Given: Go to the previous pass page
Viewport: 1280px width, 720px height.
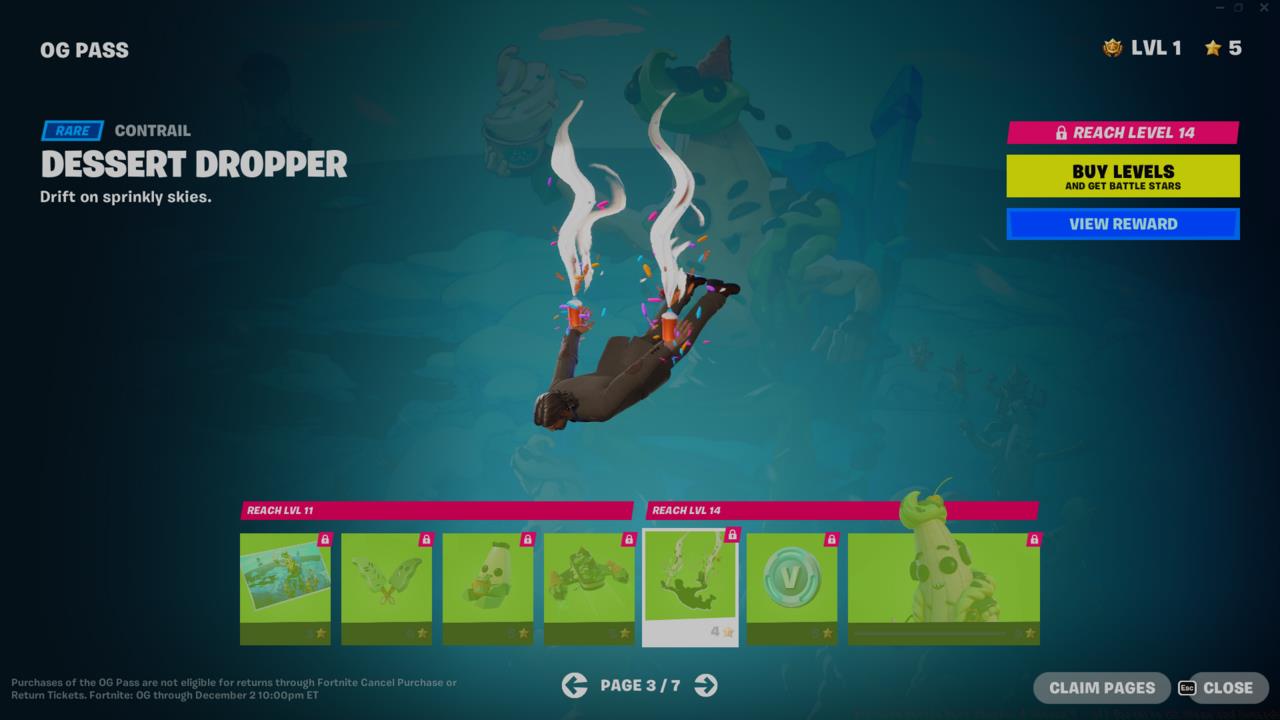Looking at the screenshot, I should (574, 685).
